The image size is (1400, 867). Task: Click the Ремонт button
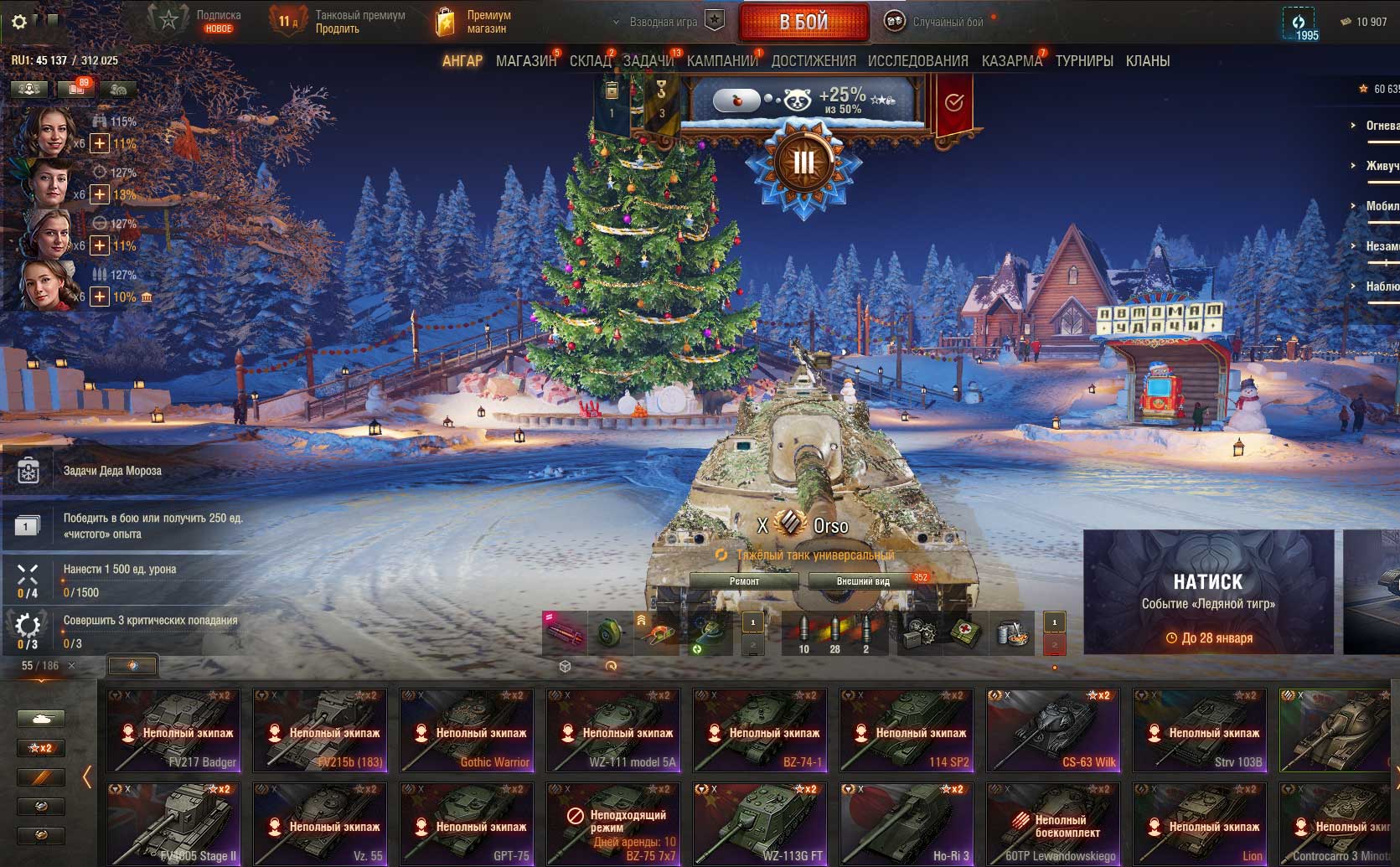(x=744, y=581)
